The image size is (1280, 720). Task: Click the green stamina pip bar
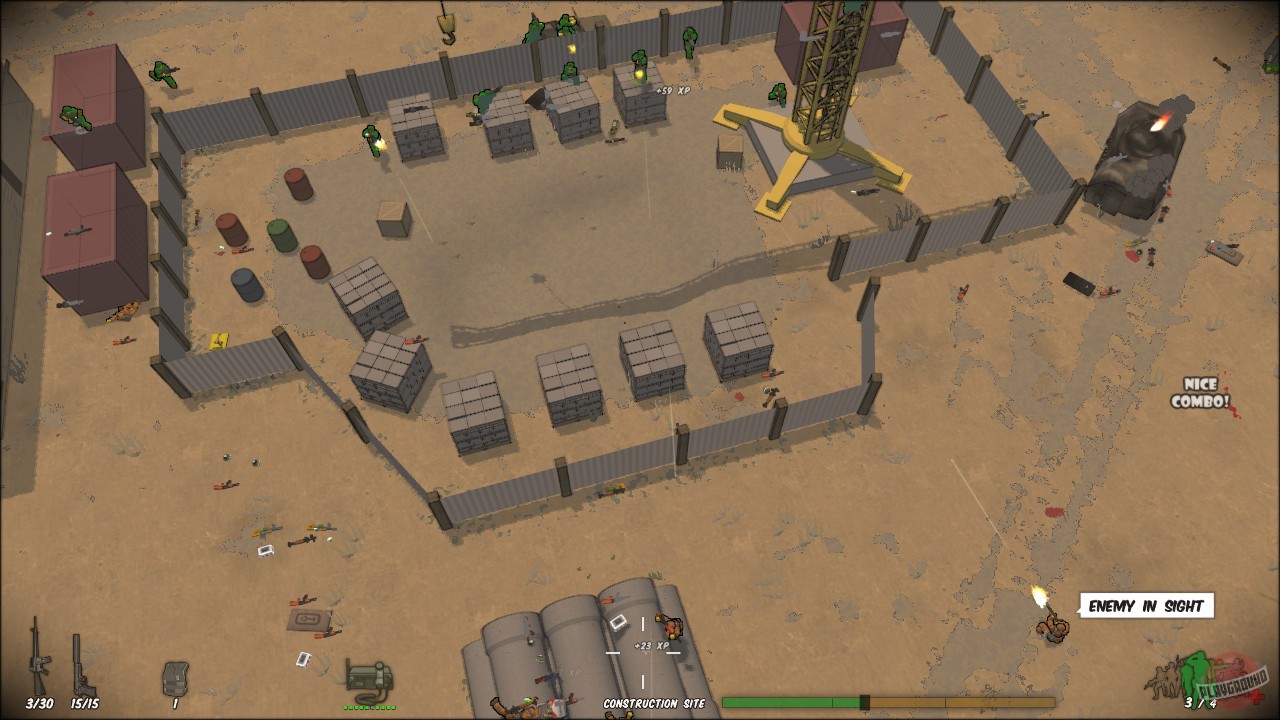pyautogui.click(x=370, y=707)
